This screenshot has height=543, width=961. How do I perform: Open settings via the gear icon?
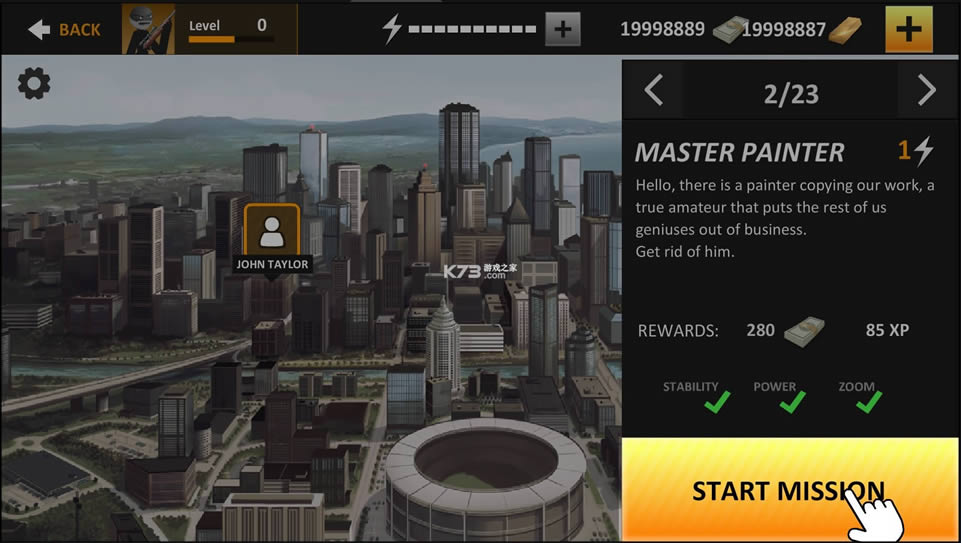click(34, 85)
